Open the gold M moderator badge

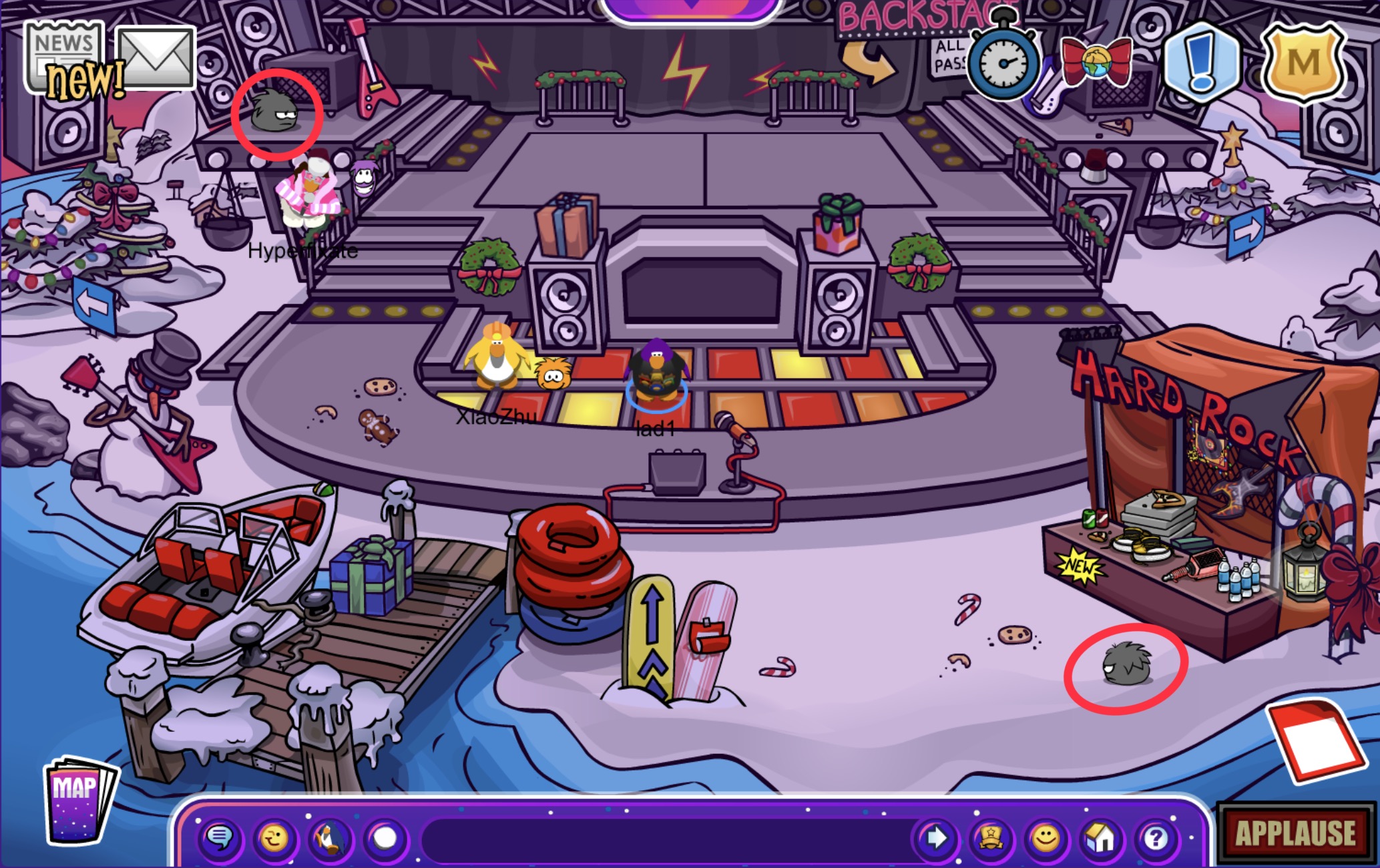tap(1302, 63)
